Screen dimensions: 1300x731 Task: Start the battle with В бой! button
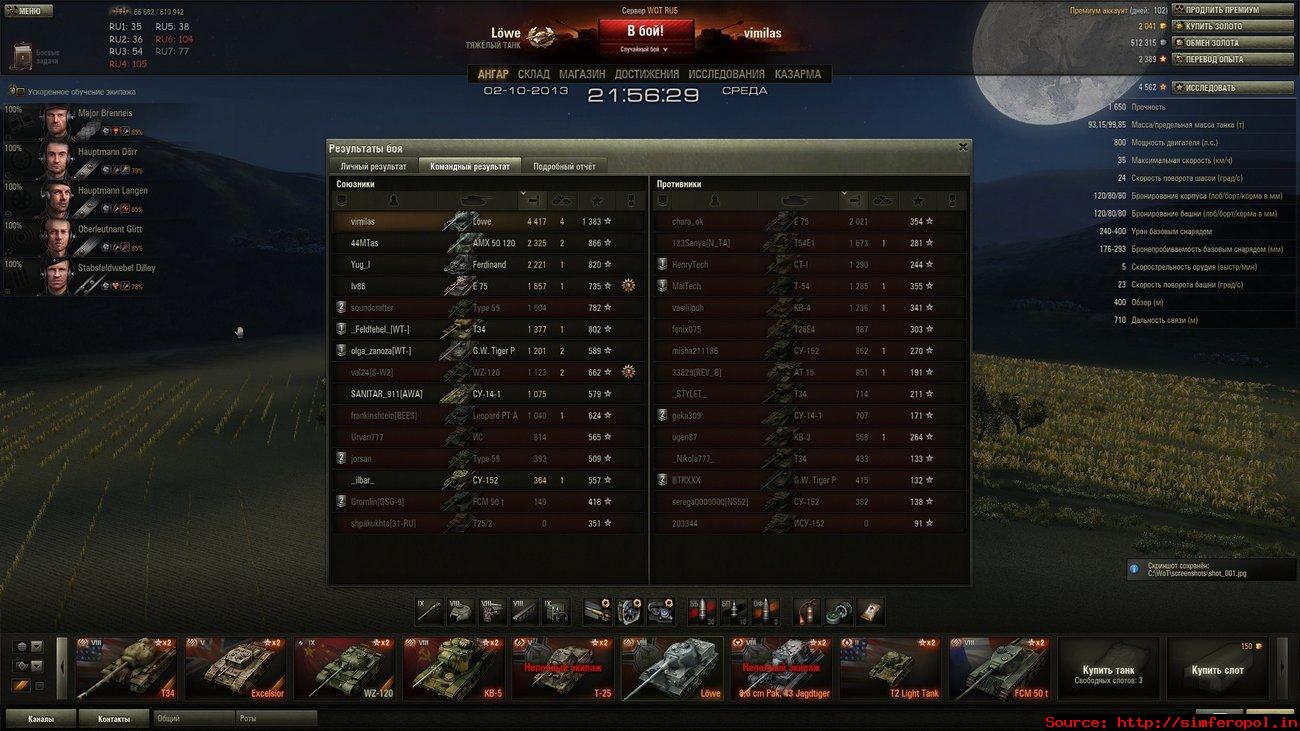point(645,32)
